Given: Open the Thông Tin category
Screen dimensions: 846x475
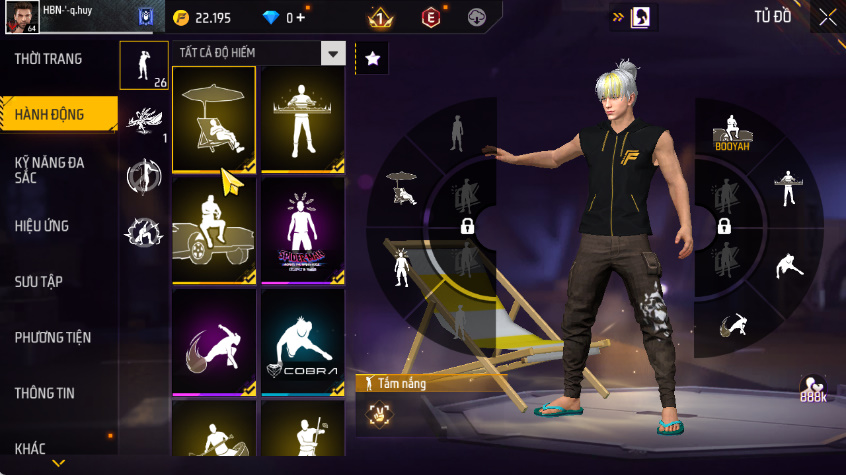Looking at the screenshot, I should click(x=44, y=393).
